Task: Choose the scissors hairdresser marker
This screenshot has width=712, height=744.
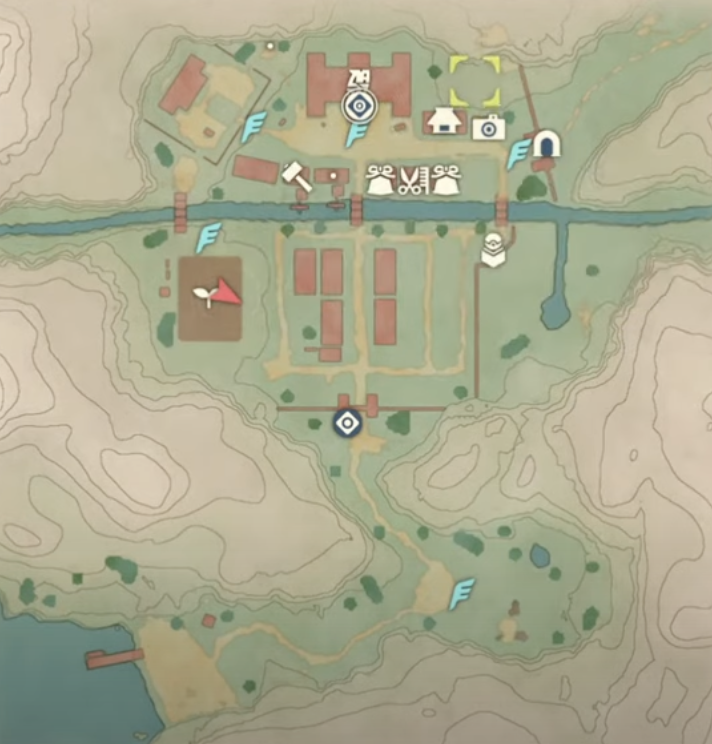Action: [x=411, y=180]
